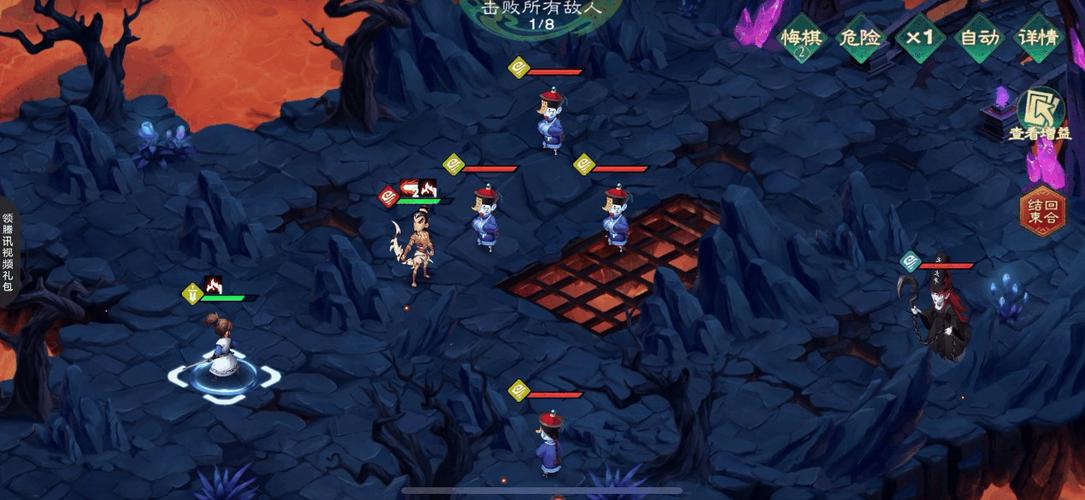The width and height of the screenshot is (1085, 500).
Task: Toggle the 危险 danger range display
Action: [860, 39]
